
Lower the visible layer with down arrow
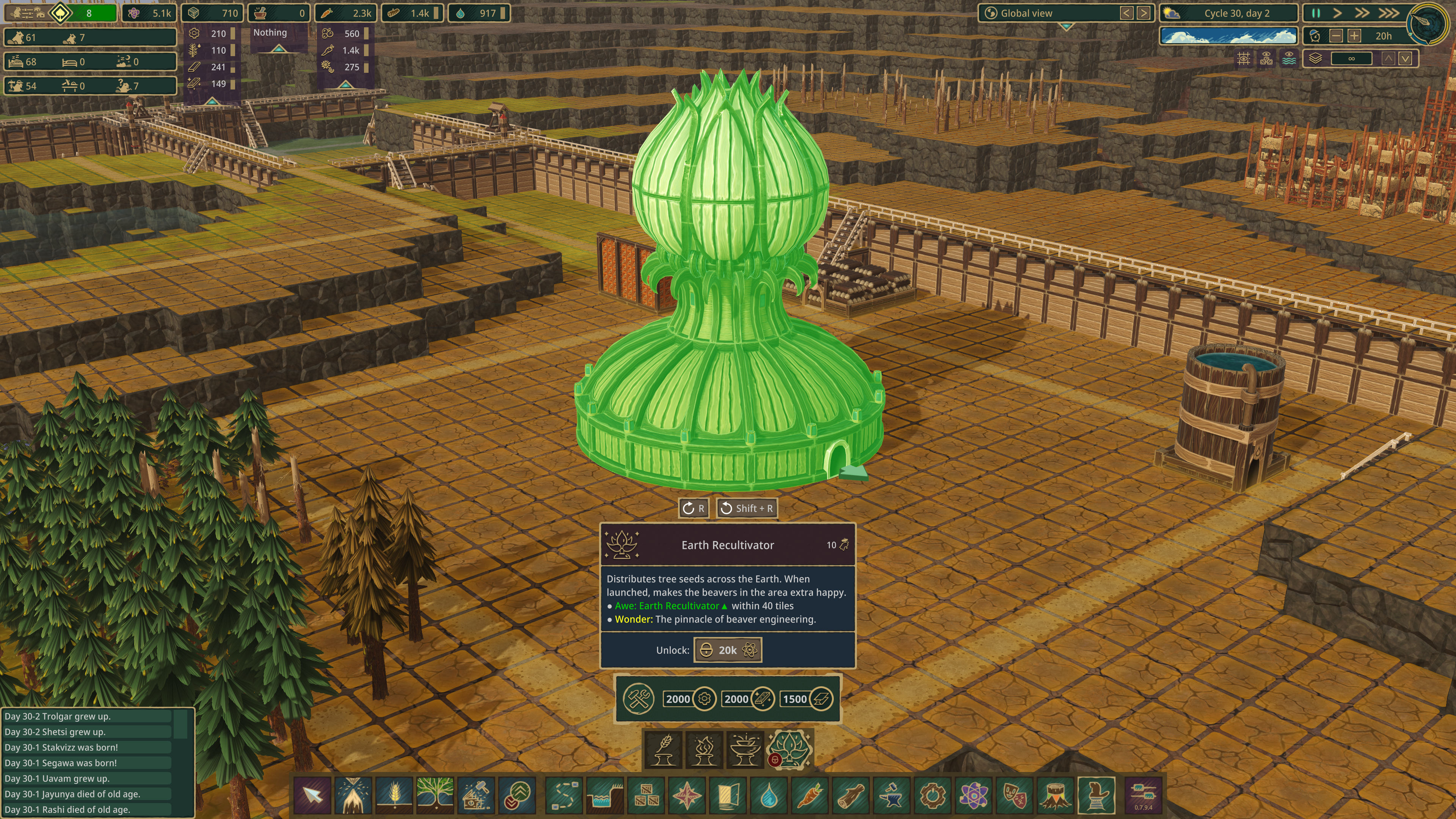point(1405,58)
